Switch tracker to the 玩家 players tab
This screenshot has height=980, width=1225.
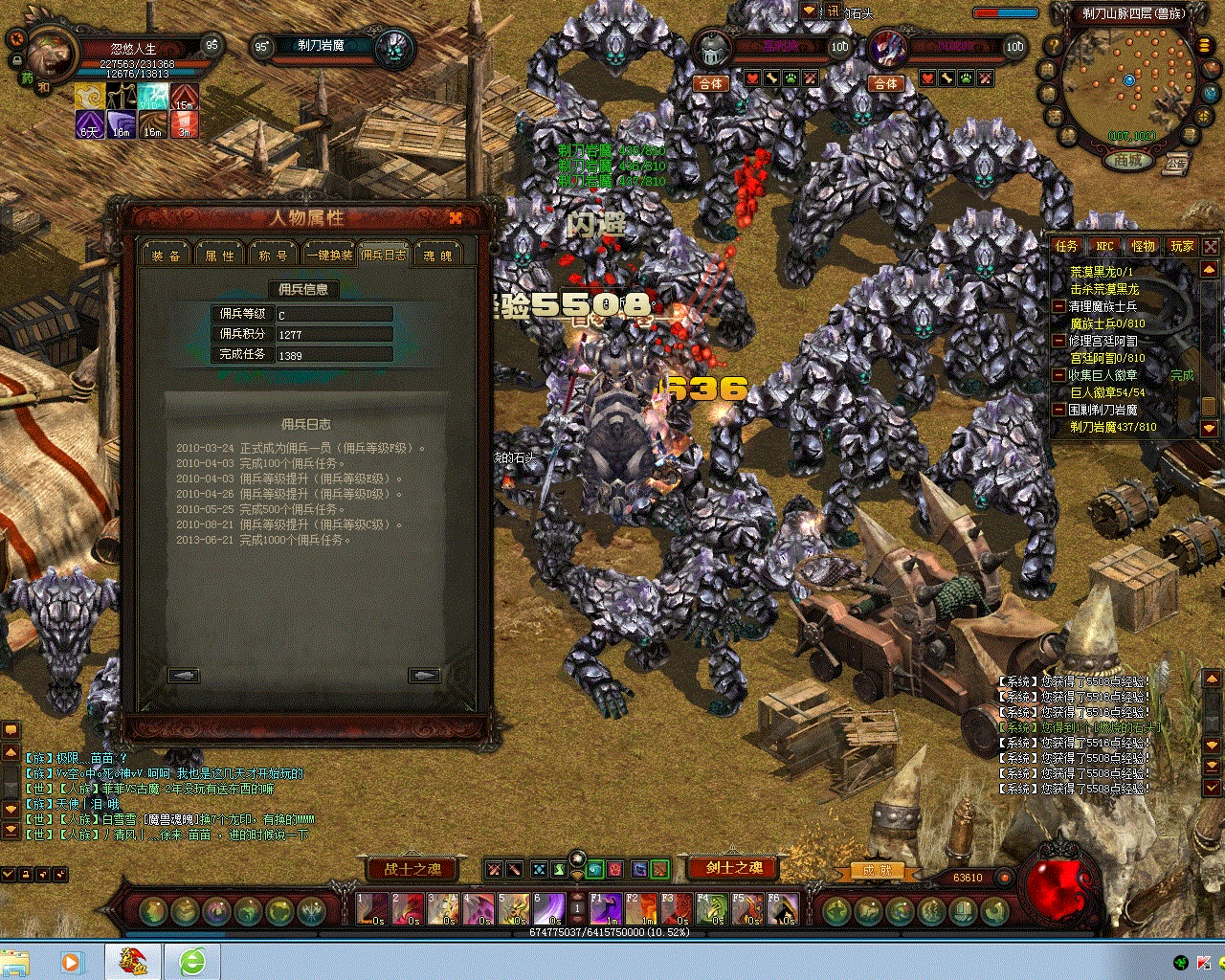pos(1183,246)
